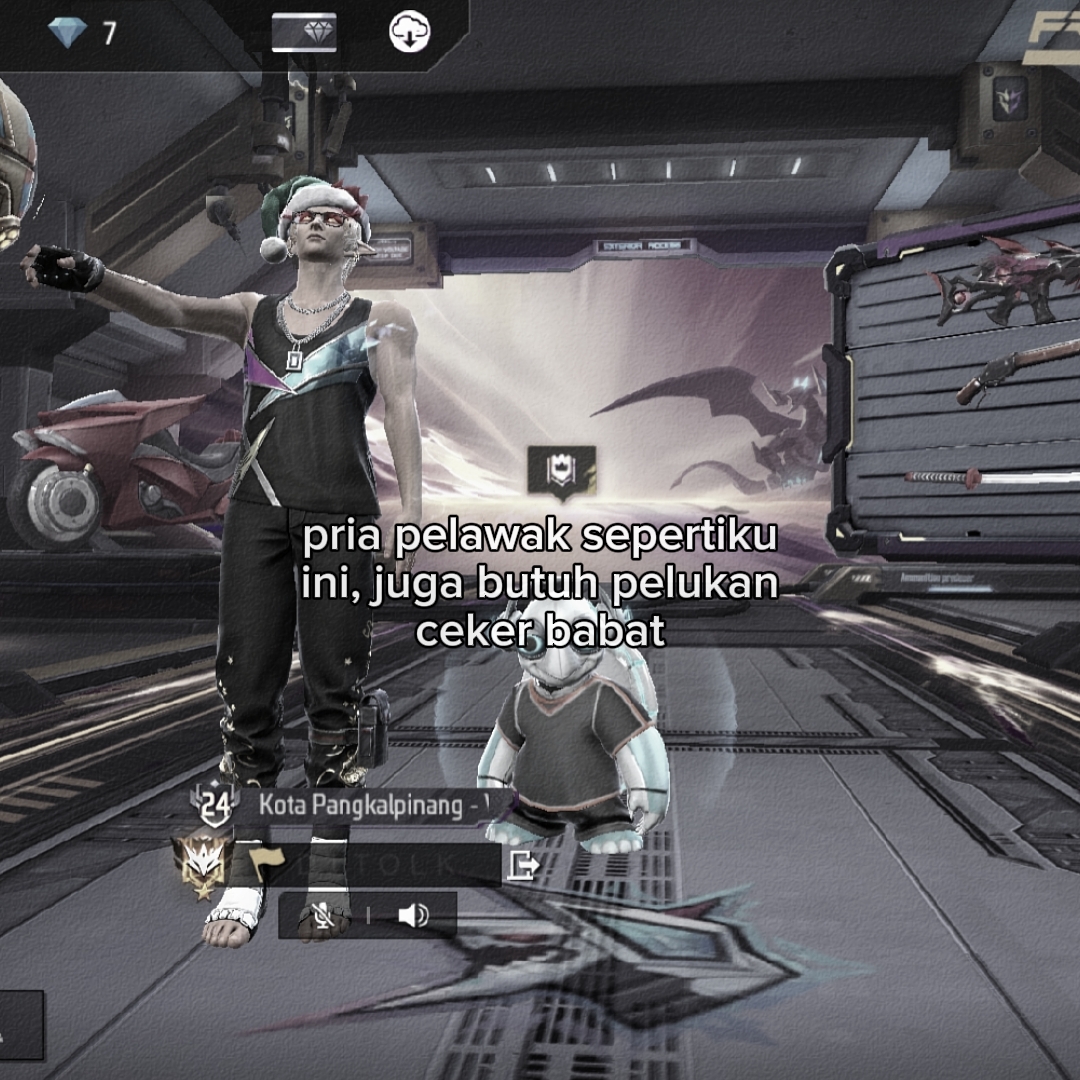Unmute the microphone icon

323,915
